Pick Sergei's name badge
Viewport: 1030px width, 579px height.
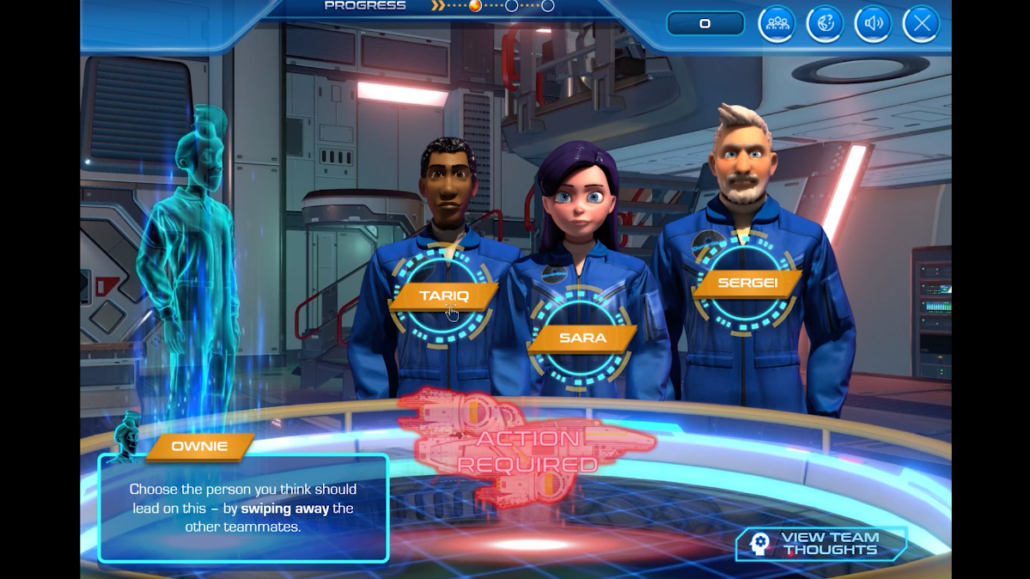click(747, 283)
